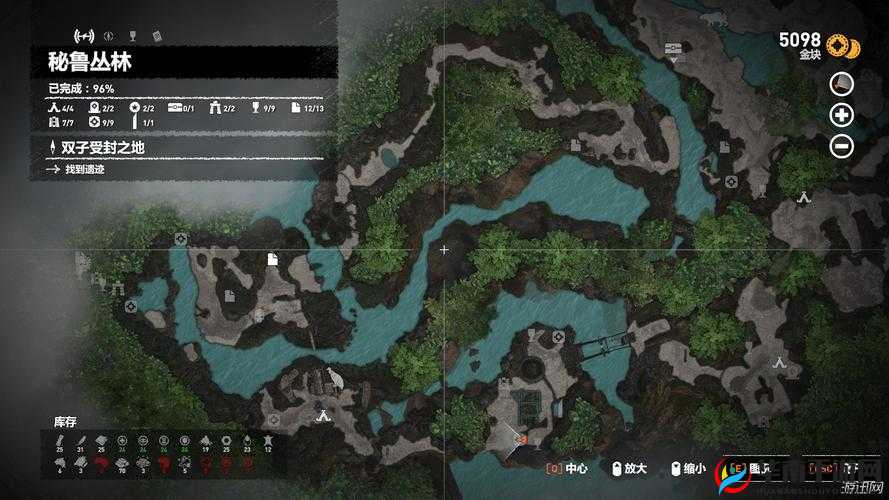Open the card-shaped tab icon
This screenshot has height=500, width=889.
pos(156,36)
